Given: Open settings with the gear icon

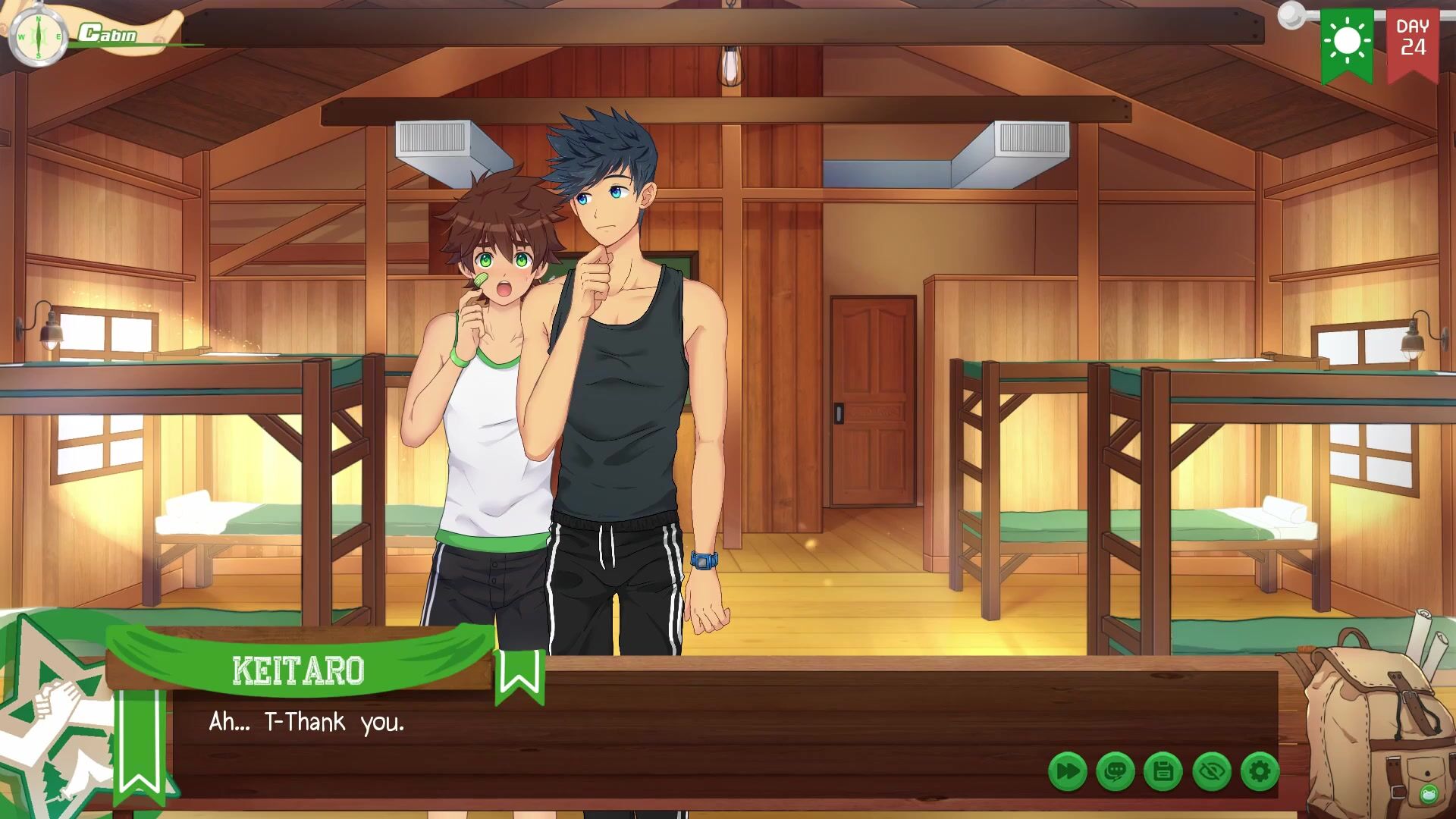Looking at the screenshot, I should 1260,772.
